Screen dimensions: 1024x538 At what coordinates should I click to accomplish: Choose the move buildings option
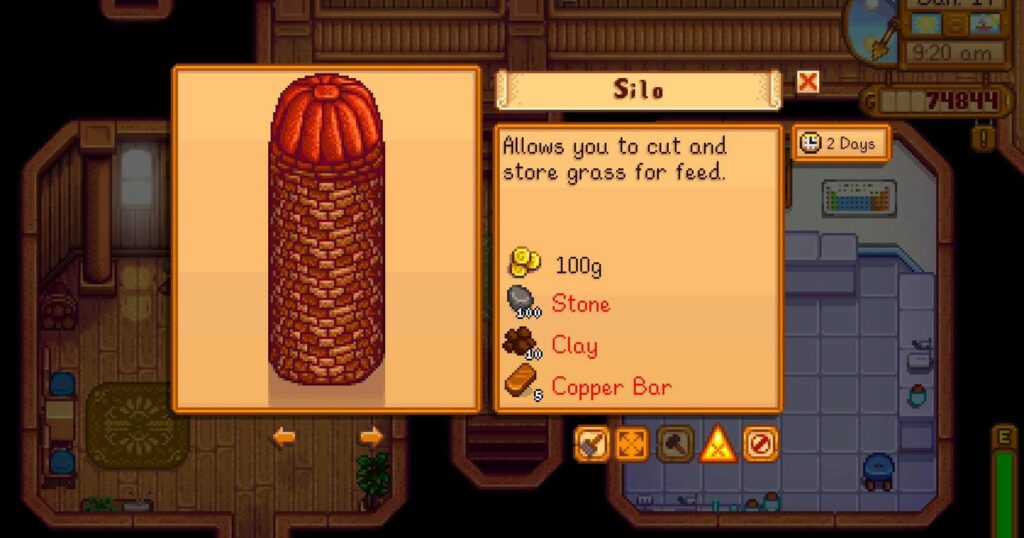coord(632,444)
